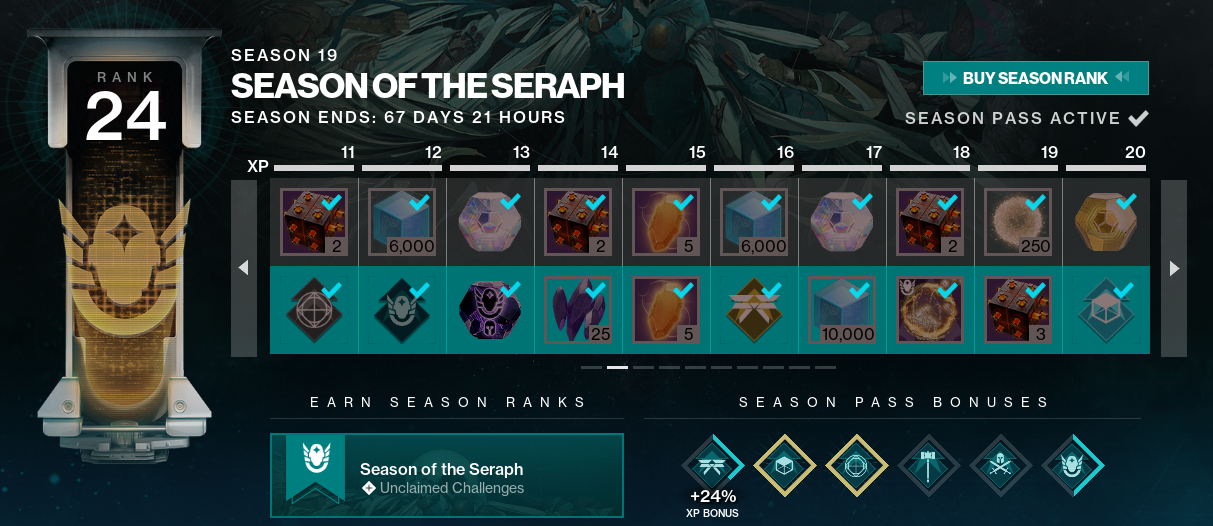The width and height of the screenshot is (1213, 526).
Task: Select the rank 20 premium cube bonus
Action: (1105, 310)
